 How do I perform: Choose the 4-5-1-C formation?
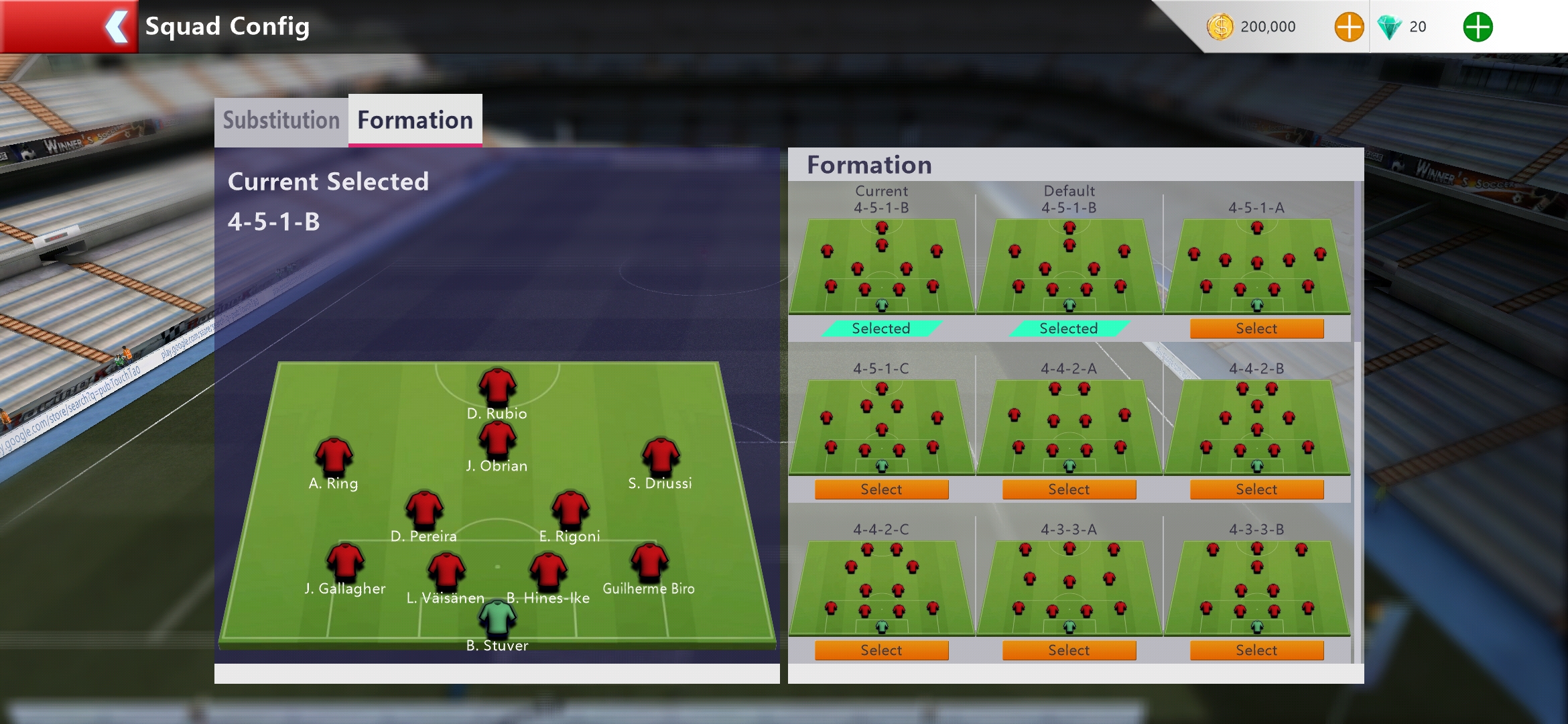[x=881, y=489]
